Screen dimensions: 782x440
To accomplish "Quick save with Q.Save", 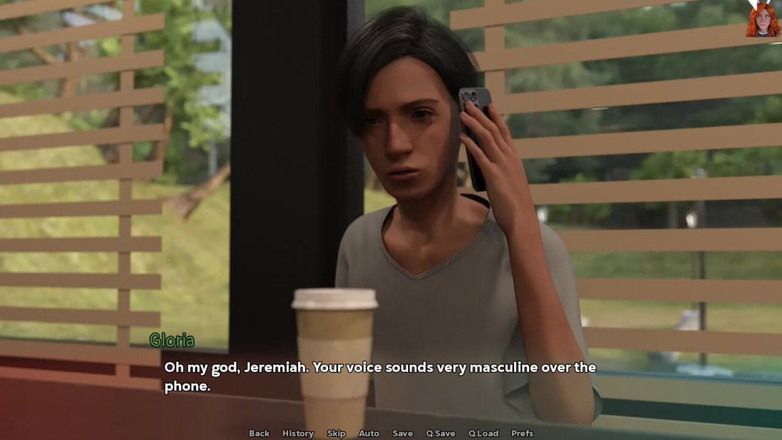I will click(440, 433).
